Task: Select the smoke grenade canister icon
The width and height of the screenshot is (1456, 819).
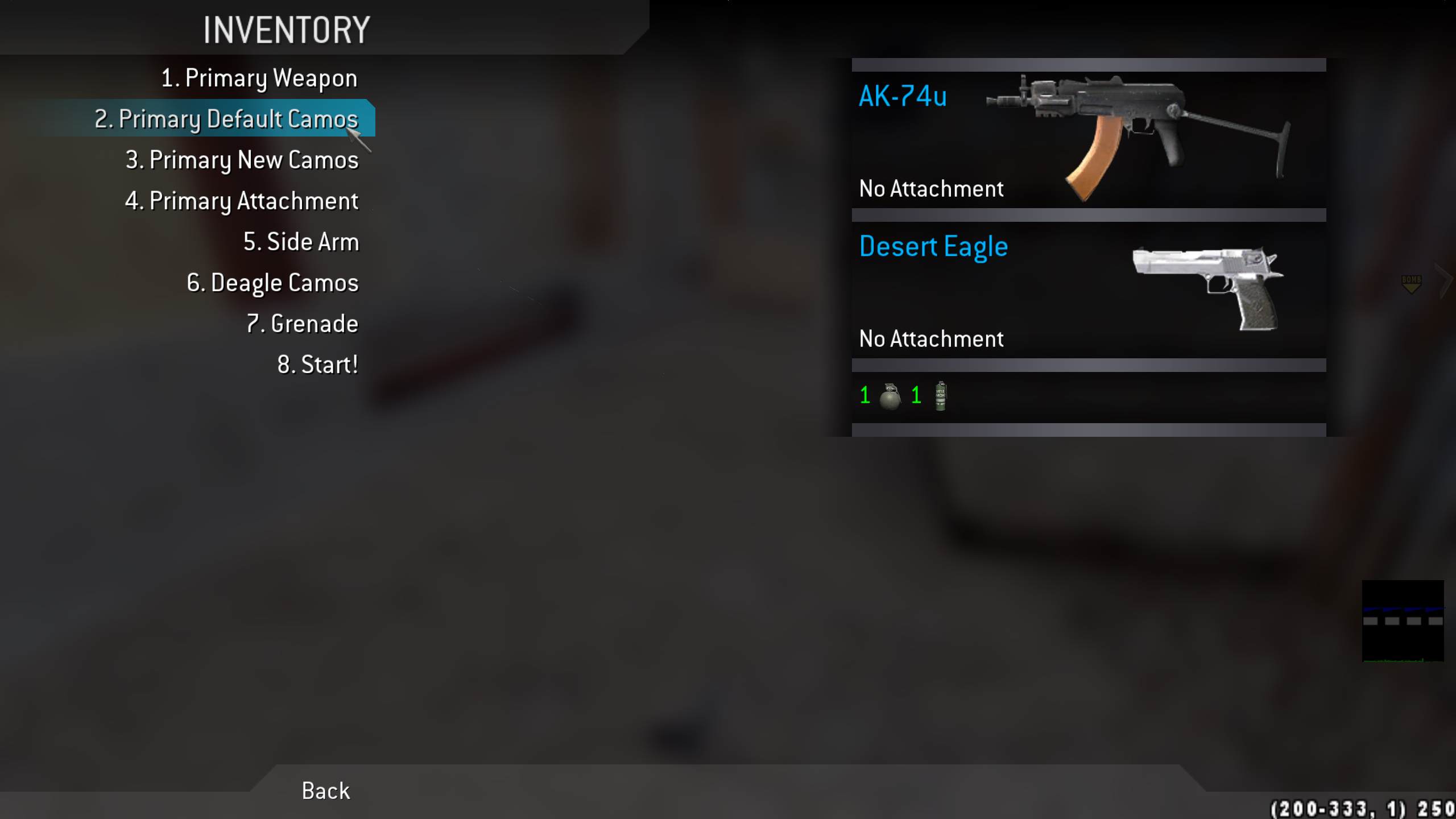Action: [941, 396]
